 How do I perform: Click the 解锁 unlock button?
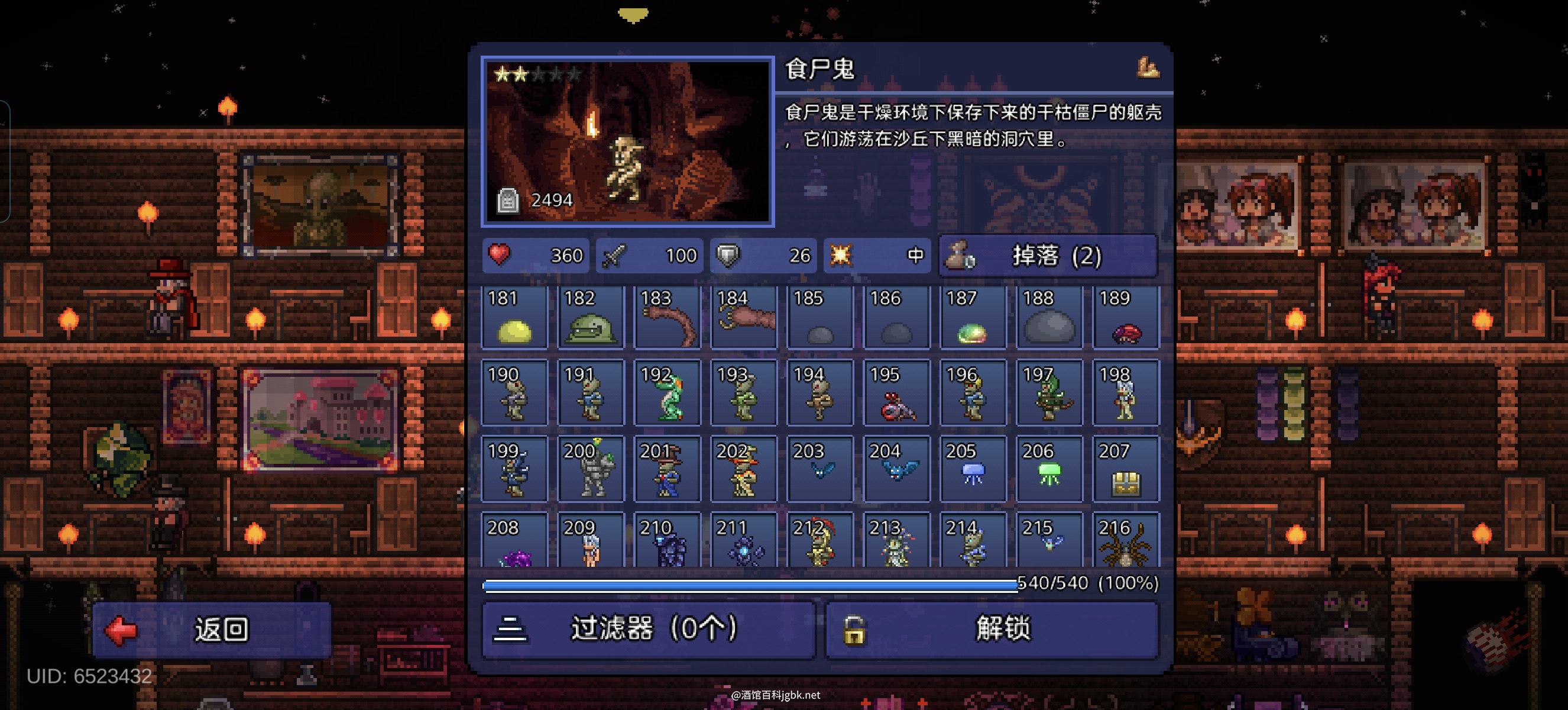pos(992,629)
